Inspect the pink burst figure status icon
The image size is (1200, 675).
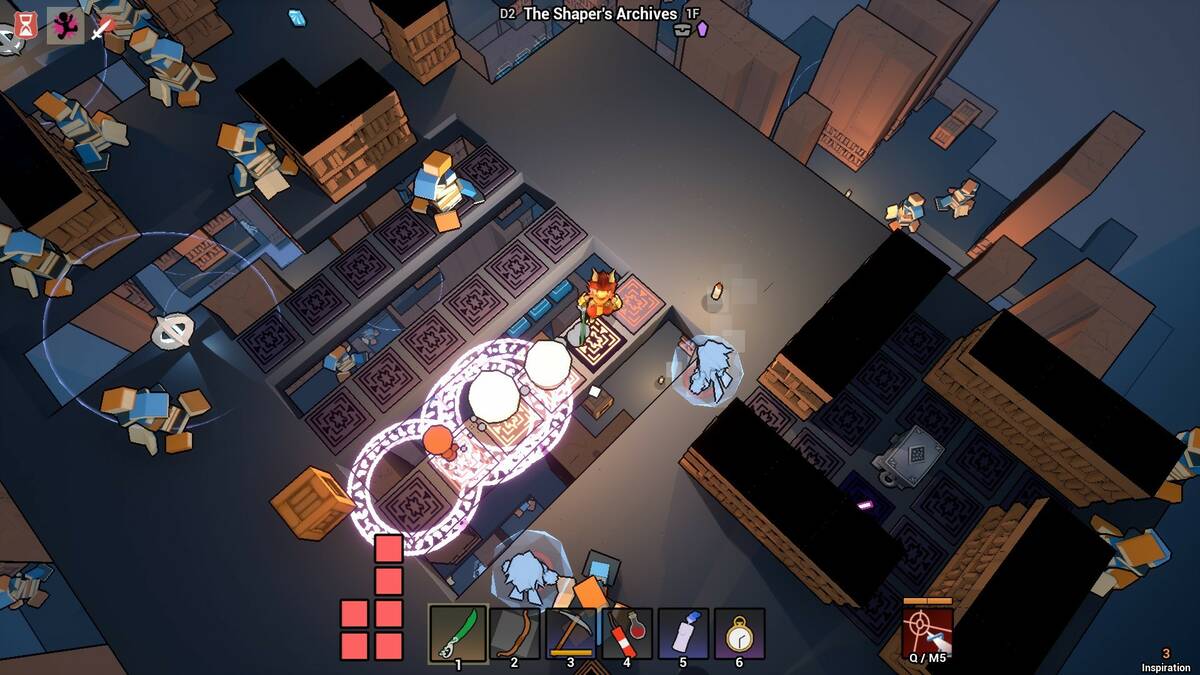click(x=65, y=26)
